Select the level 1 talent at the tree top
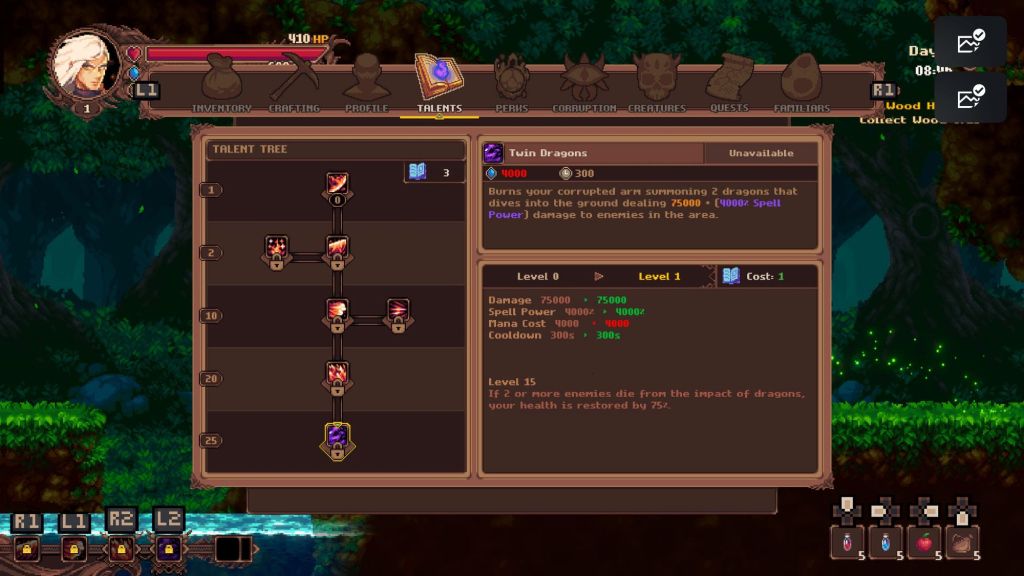This screenshot has height=576, width=1024. coord(337,186)
